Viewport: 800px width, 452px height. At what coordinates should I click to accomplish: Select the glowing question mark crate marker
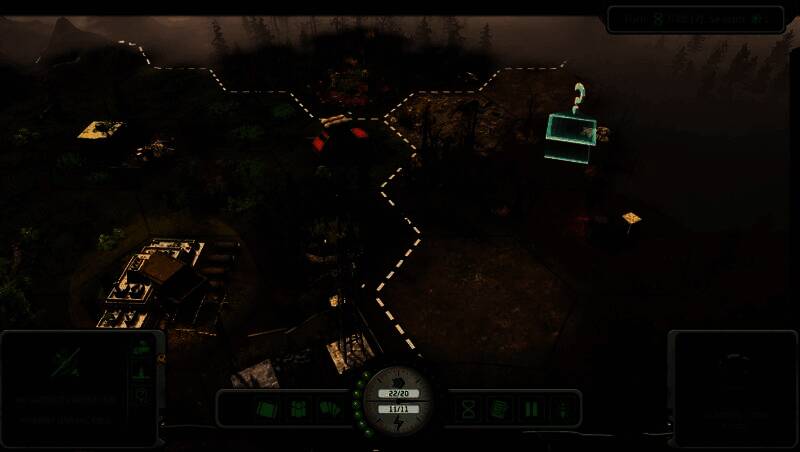tap(571, 131)
